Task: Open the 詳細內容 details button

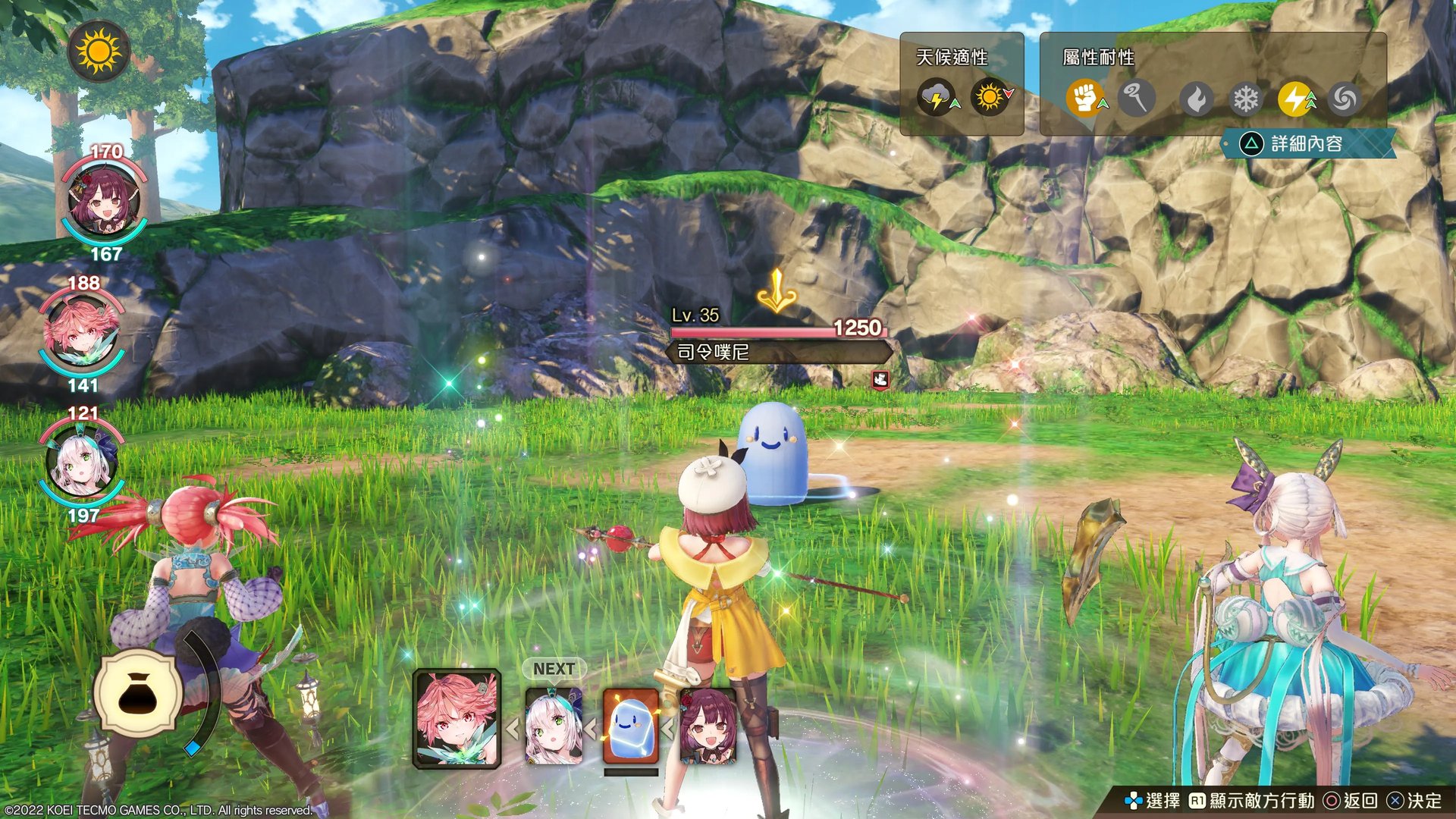Action: [1306, 143]
